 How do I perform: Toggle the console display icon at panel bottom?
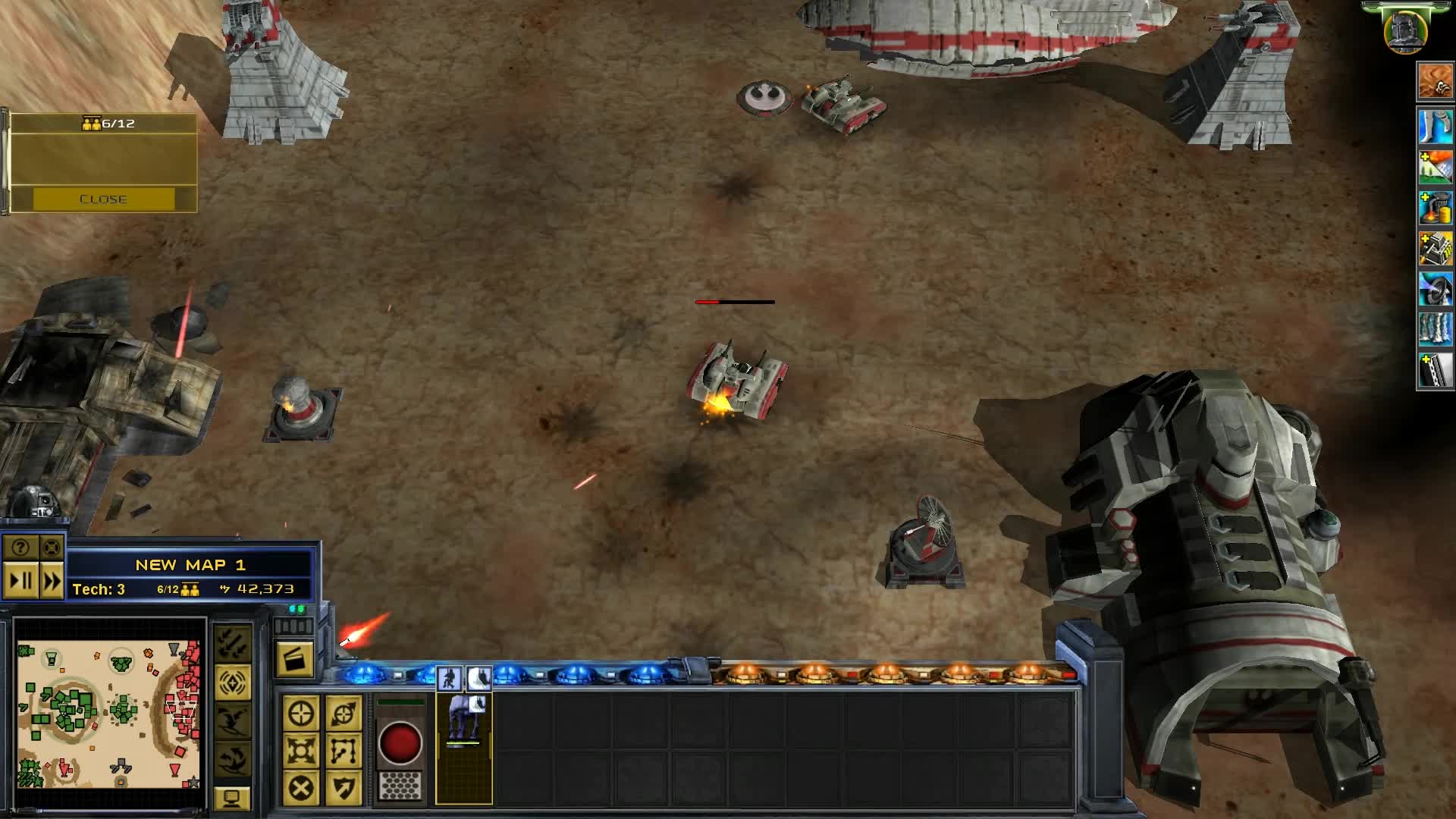click(x=231, y=798)
